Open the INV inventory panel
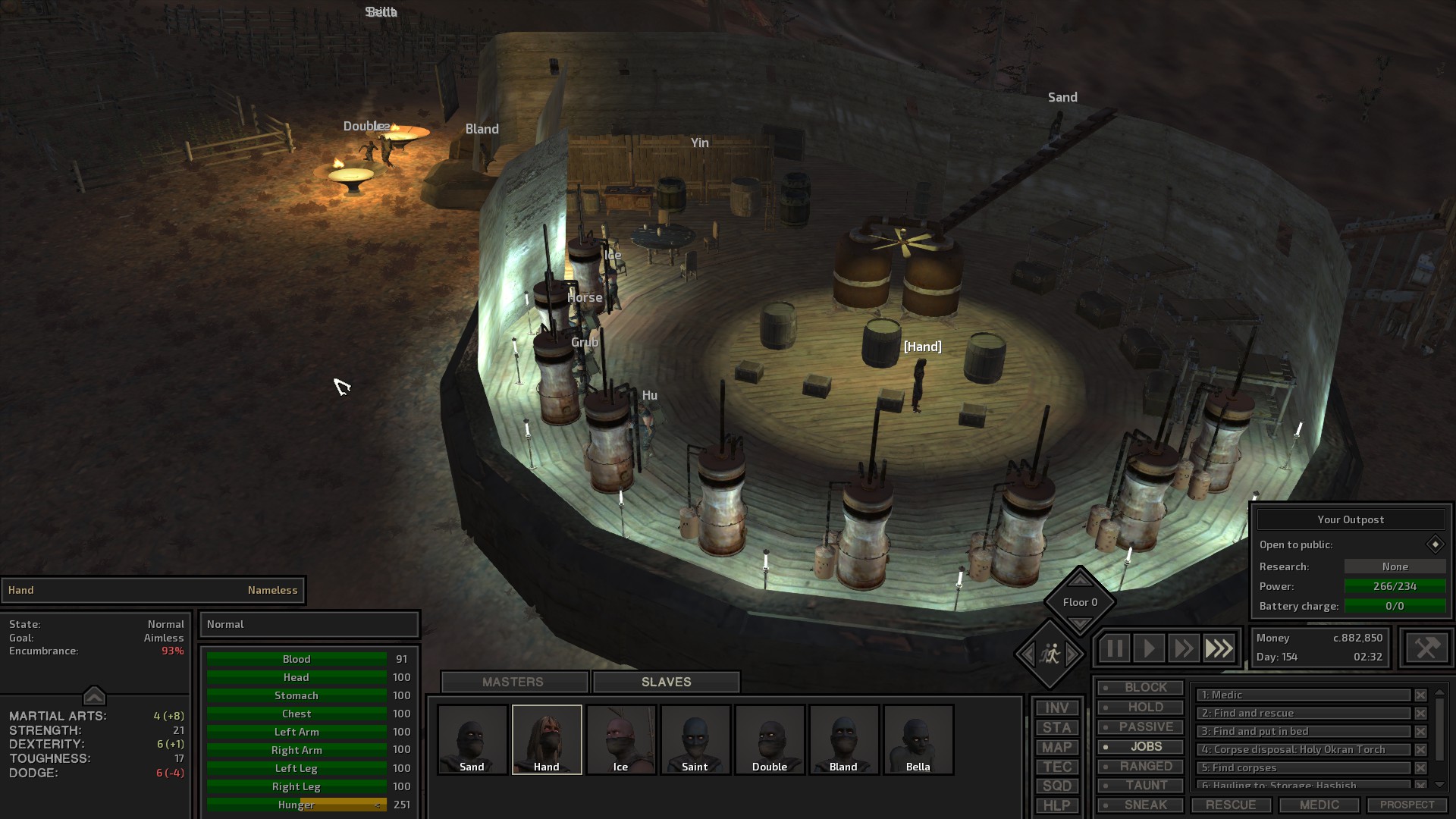 [1056, 708]
